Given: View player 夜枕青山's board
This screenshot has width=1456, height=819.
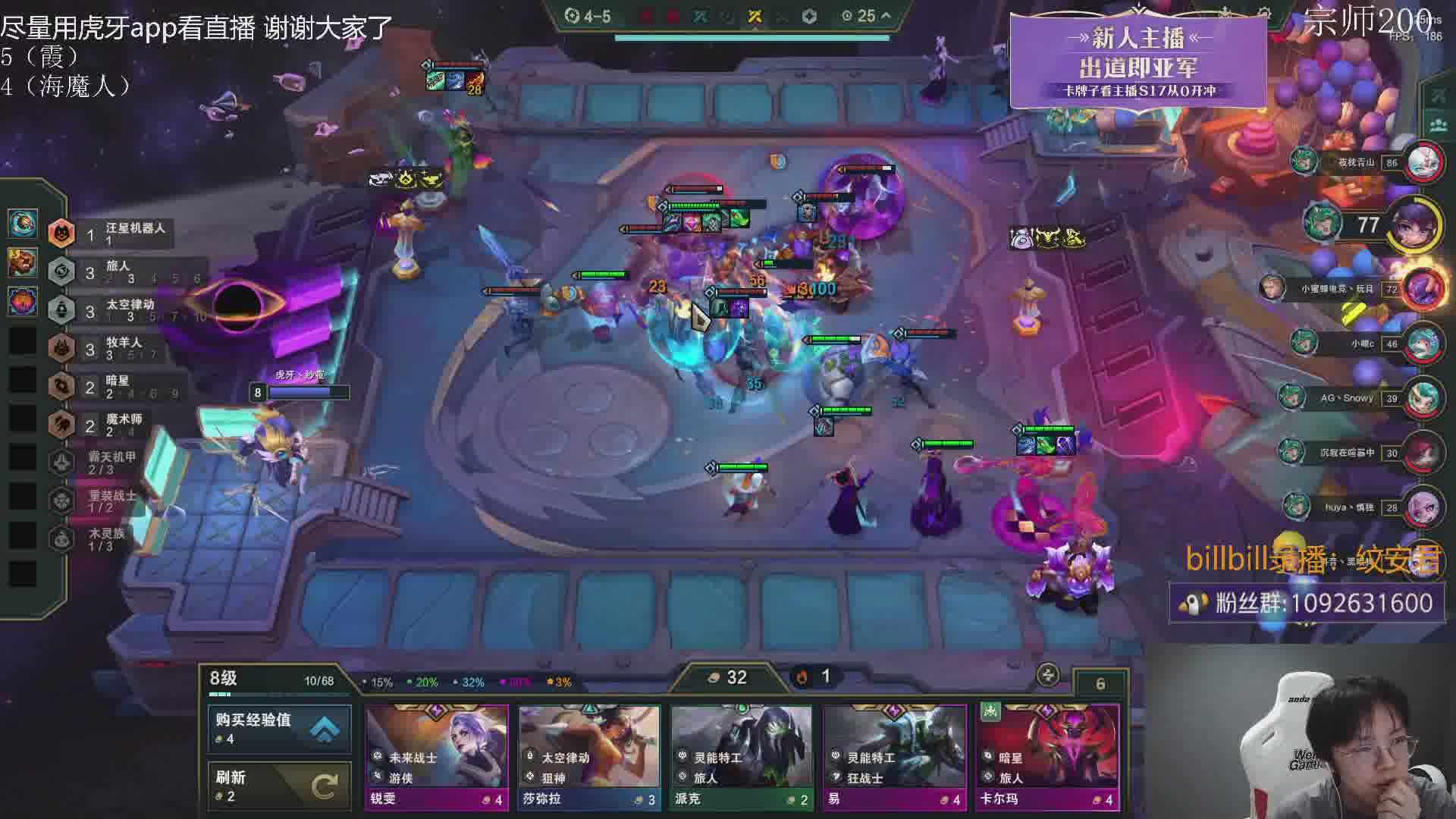Looking at the screenshot, I should coord(1423,162).
